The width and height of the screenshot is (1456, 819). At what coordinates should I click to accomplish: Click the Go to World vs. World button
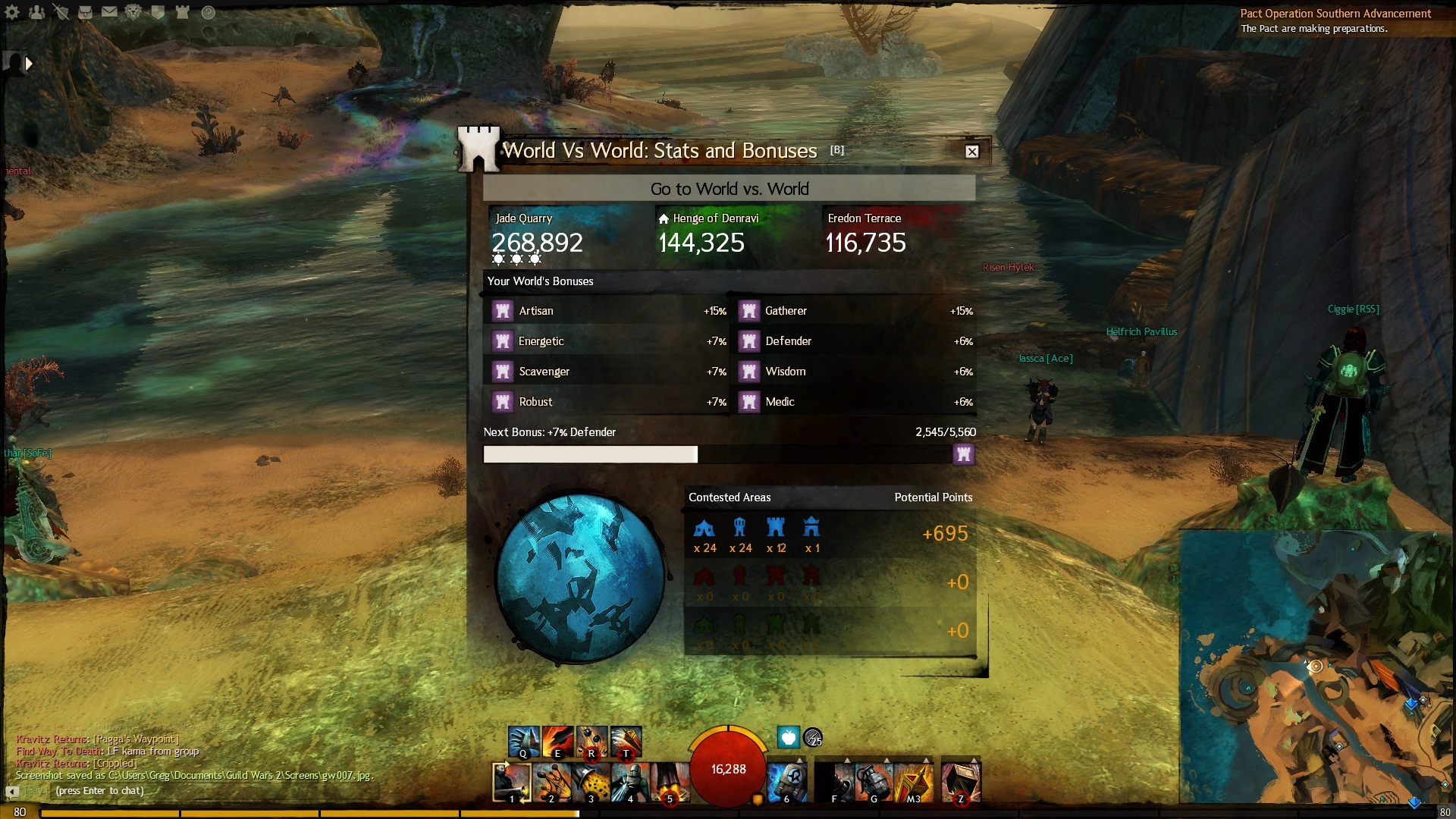[x=729, y=189]
